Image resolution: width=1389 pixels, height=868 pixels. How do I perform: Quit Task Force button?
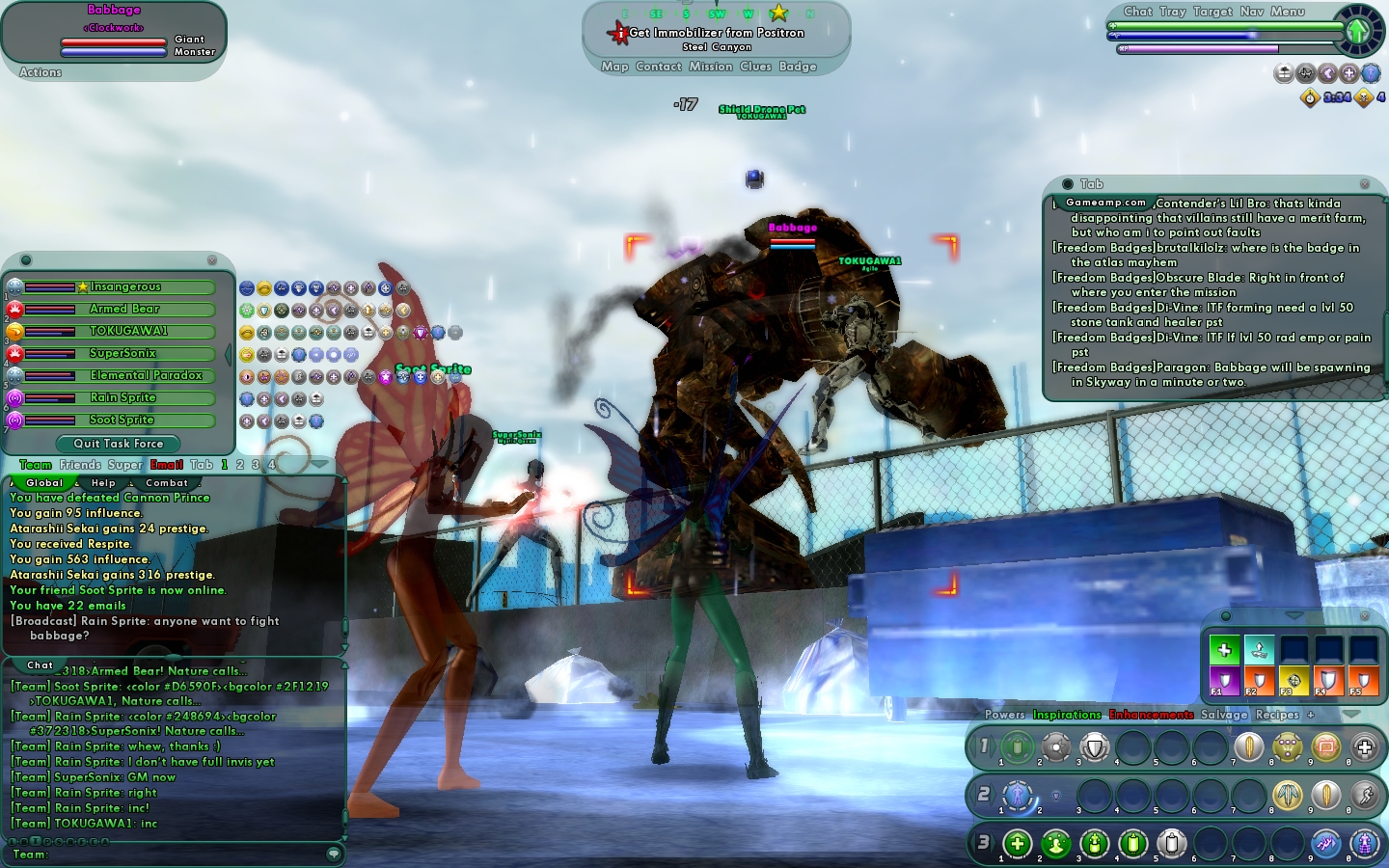coord(119,444)
